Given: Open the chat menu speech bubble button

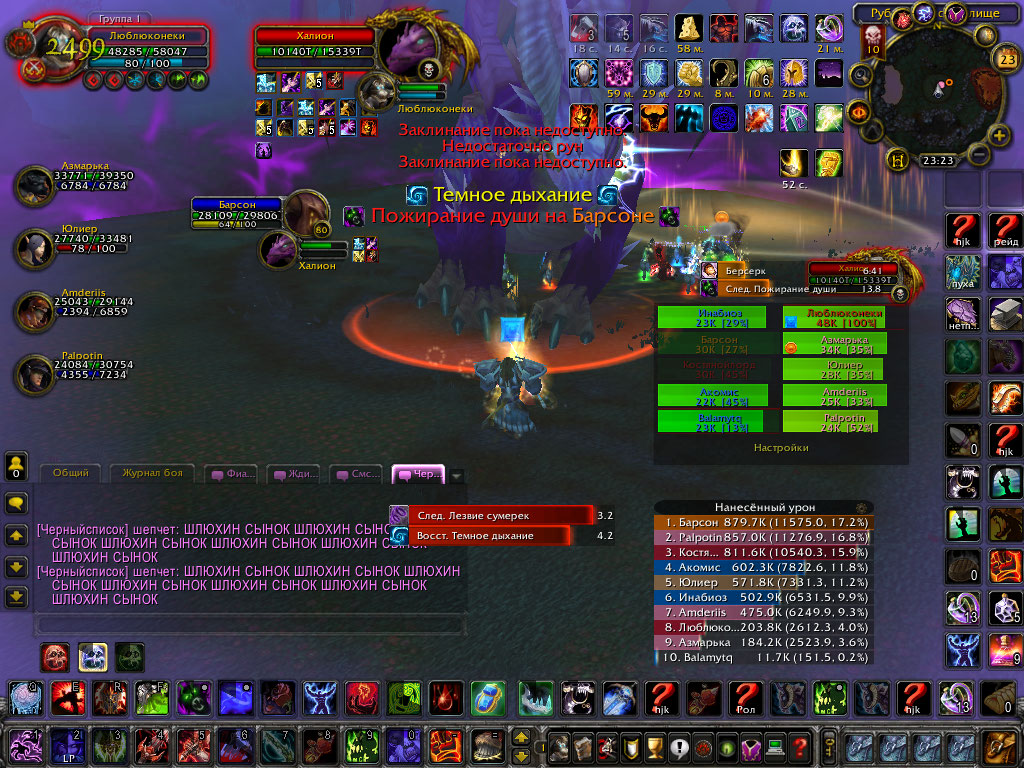Looking at the screenshot, I should (16, 503).
